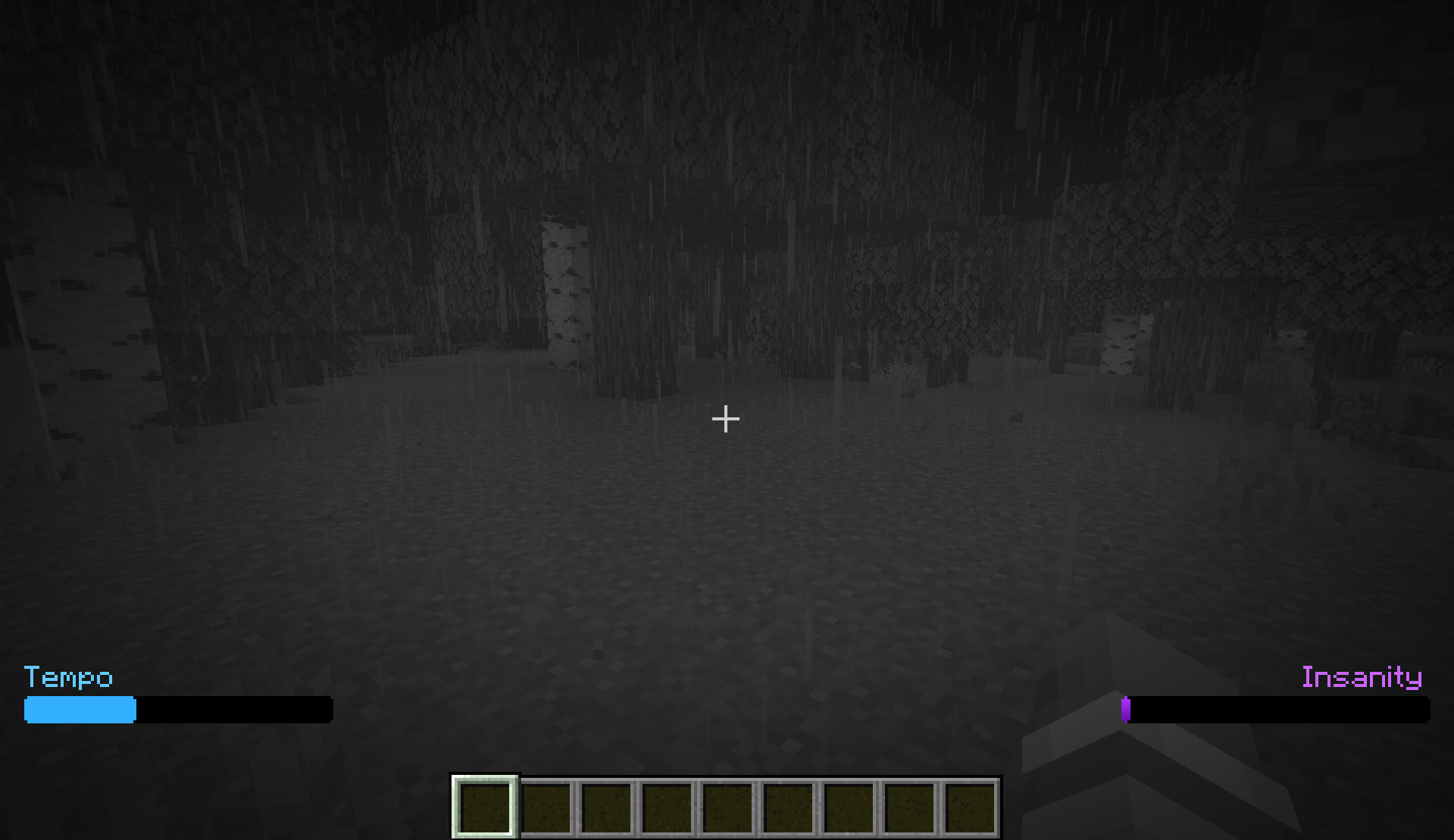Click the Tempo label
Image resolution: width=1454 pixels, height=840 pixels.
68,677
